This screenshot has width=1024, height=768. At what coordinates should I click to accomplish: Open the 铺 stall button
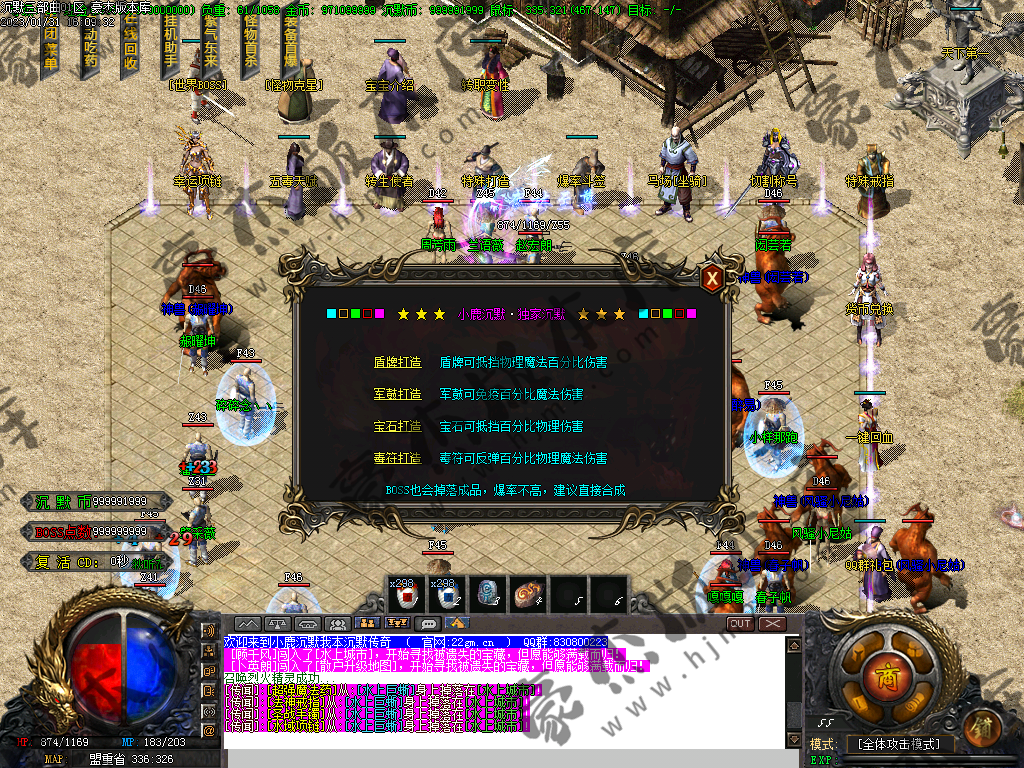click(x=984, y=724)
